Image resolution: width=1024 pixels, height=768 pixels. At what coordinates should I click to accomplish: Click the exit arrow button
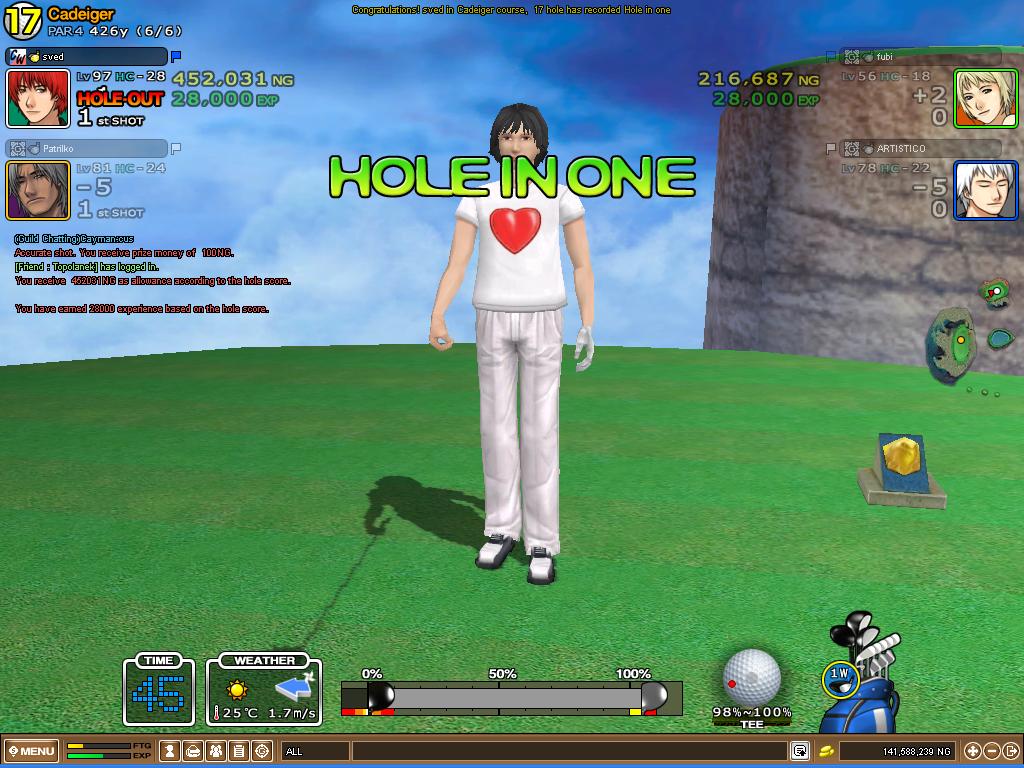coord(1011,751)
